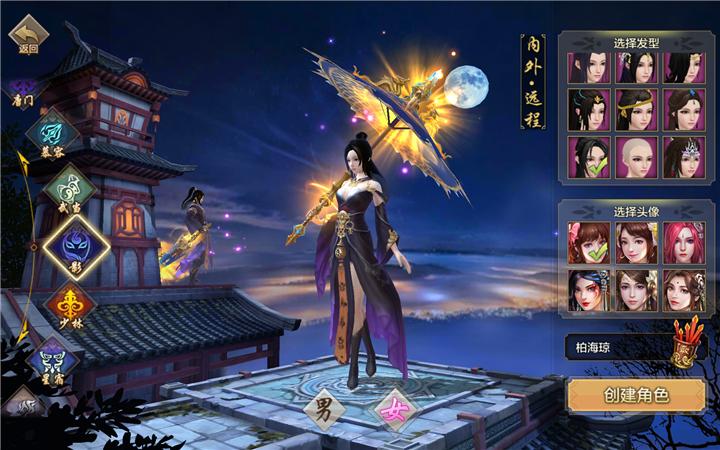Select the hairstyle with the gold headband
Screen dimensions: 720x450
coord(634,110)
